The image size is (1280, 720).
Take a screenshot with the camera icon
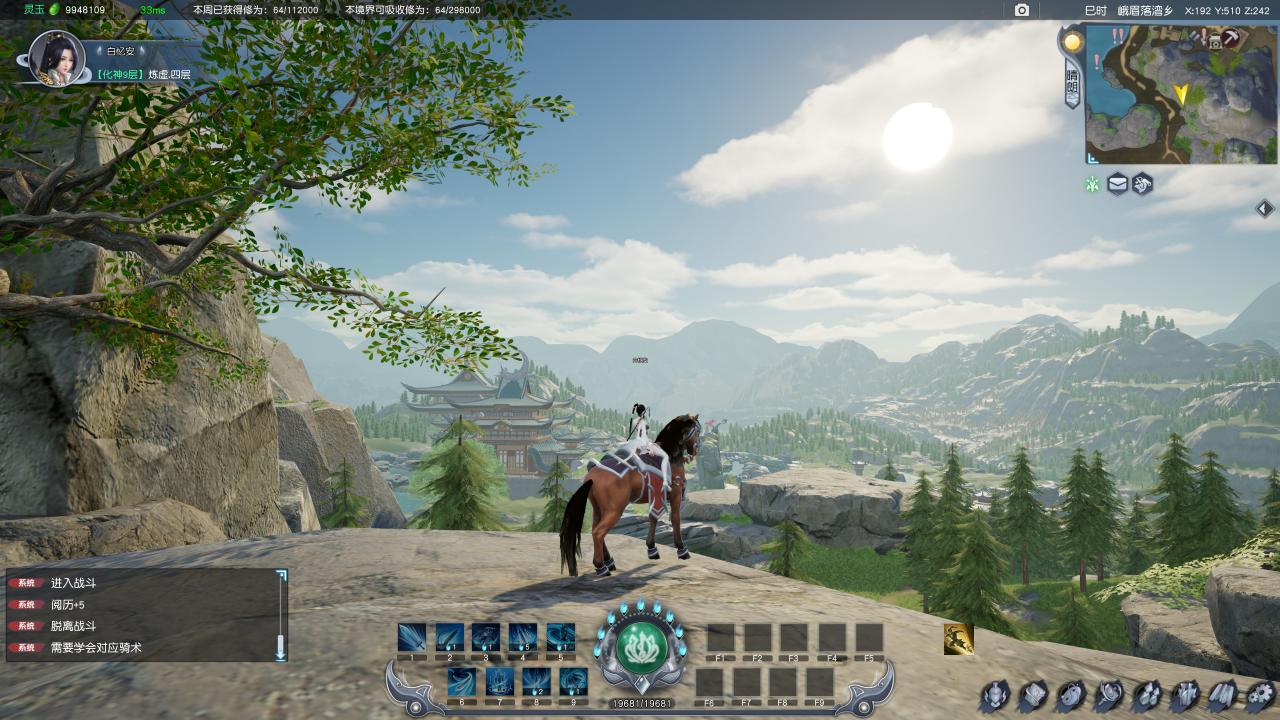coord(1021,10)
